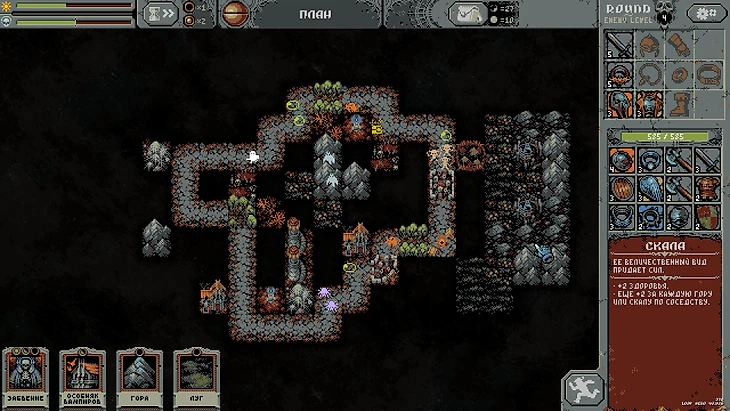Select the sword item in inventory

pyautogui.click(x=707, y=160)
